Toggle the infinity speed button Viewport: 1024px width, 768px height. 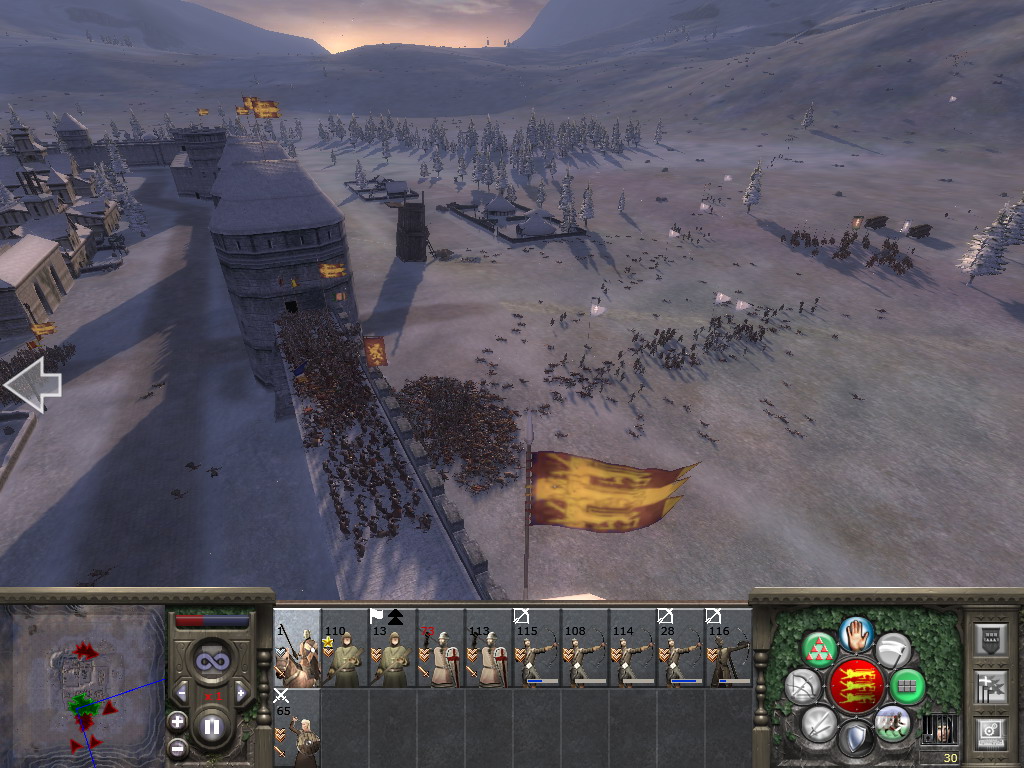click(x=212, y=660)
